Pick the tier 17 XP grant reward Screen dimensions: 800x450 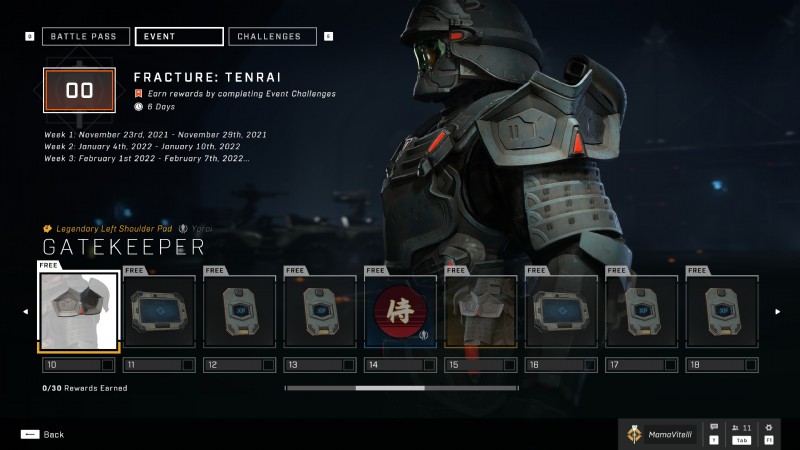(x=642, y=312)
